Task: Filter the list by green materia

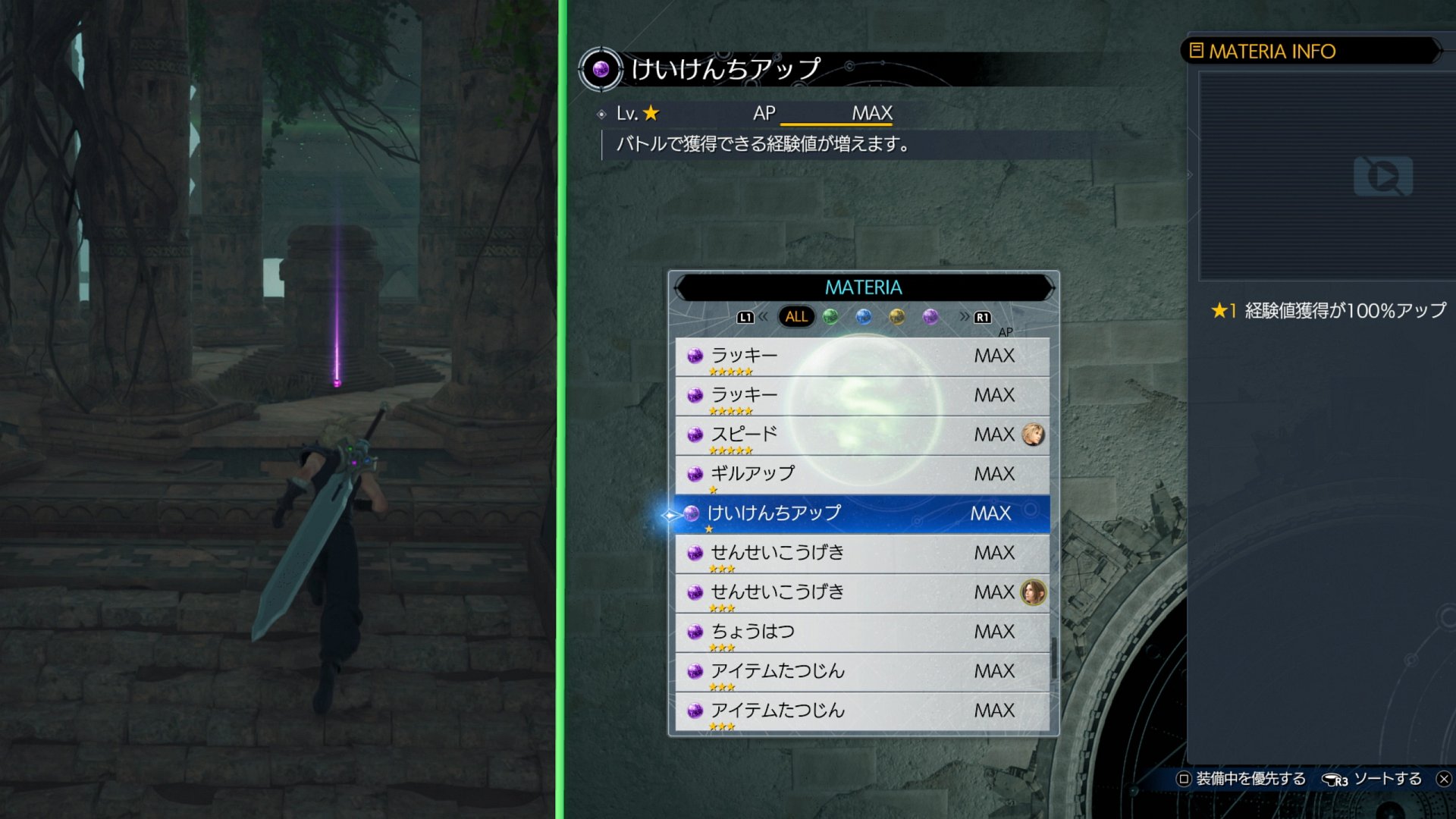Action: point(830,317)
